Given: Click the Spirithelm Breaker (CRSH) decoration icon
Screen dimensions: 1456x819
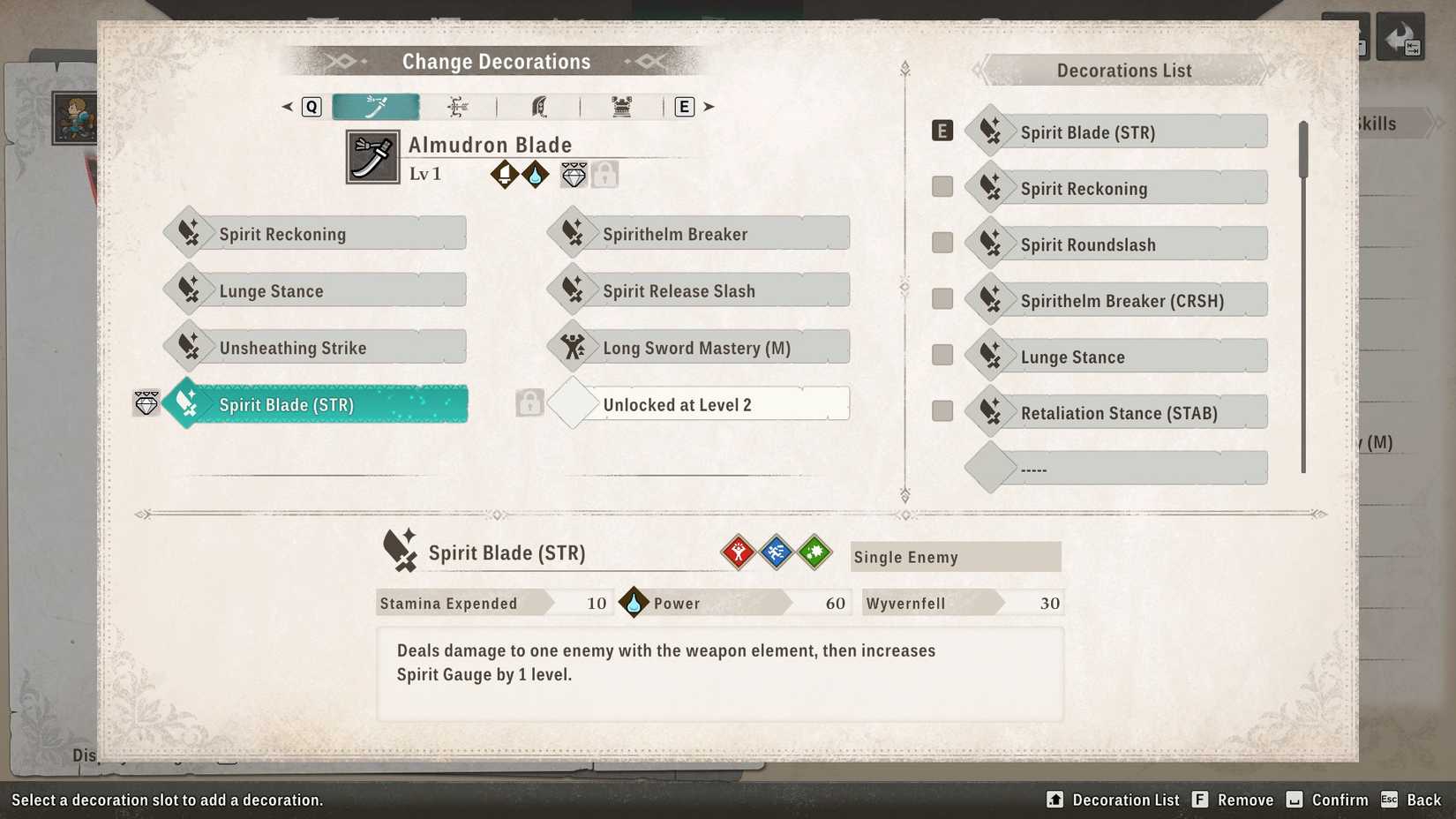Looking at the screenshot, I should (x=990, y=299).
